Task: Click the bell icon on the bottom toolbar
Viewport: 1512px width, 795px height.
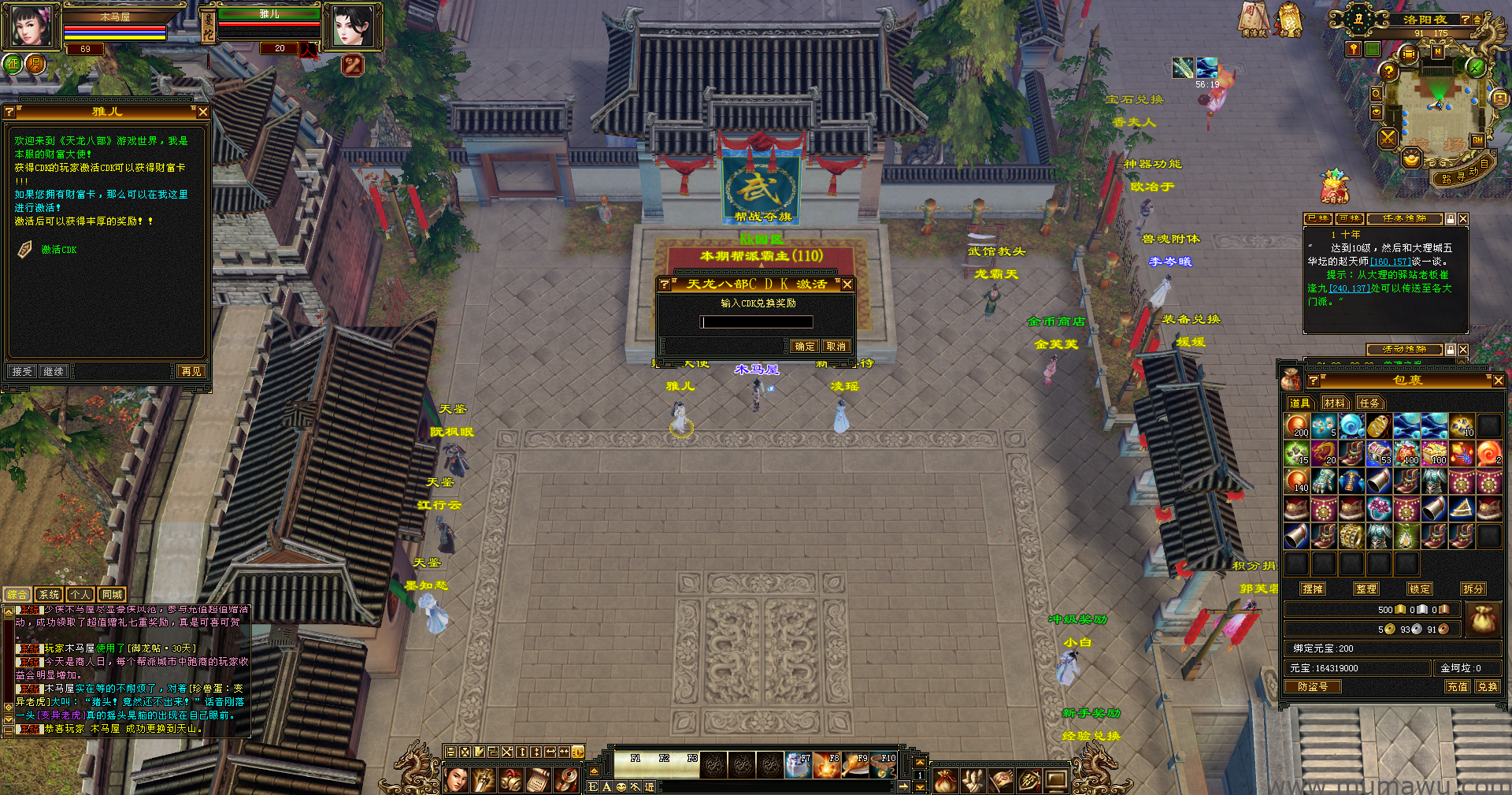Action: tap(510, 781)
